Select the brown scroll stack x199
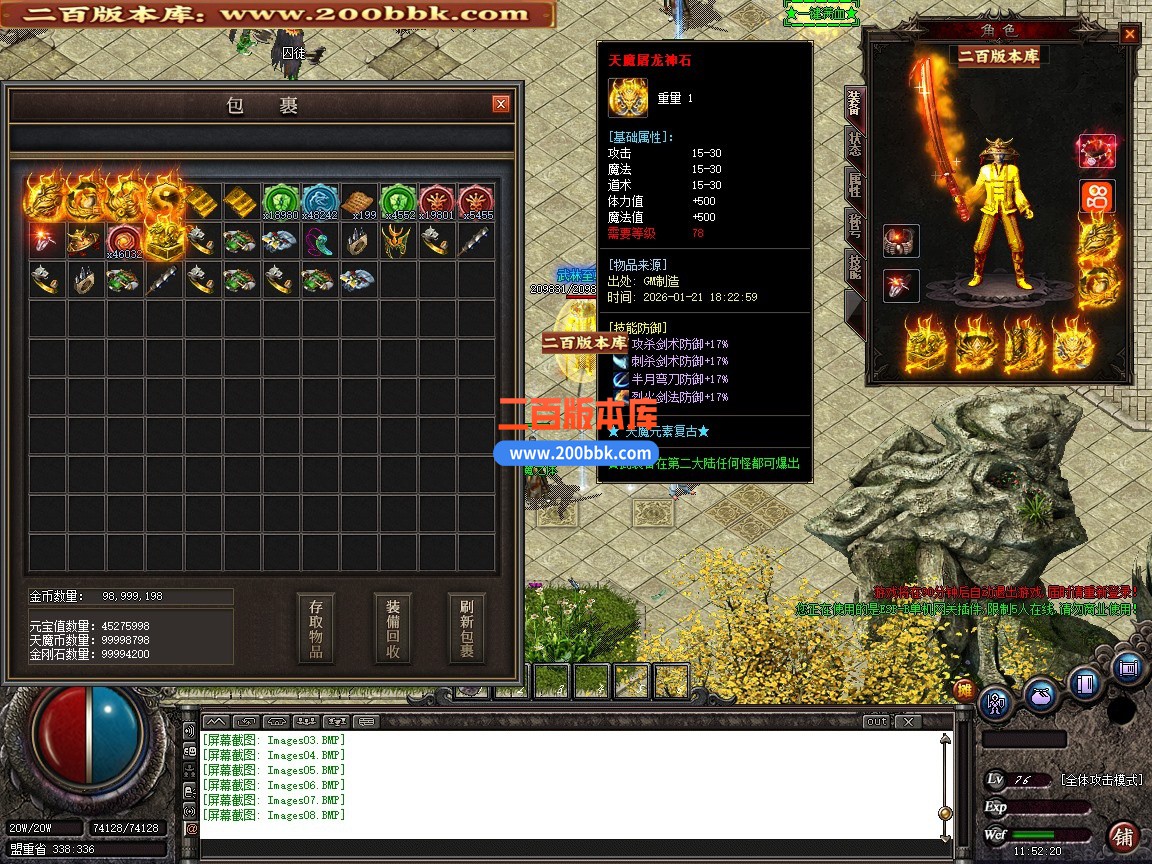 pos(358,201)
